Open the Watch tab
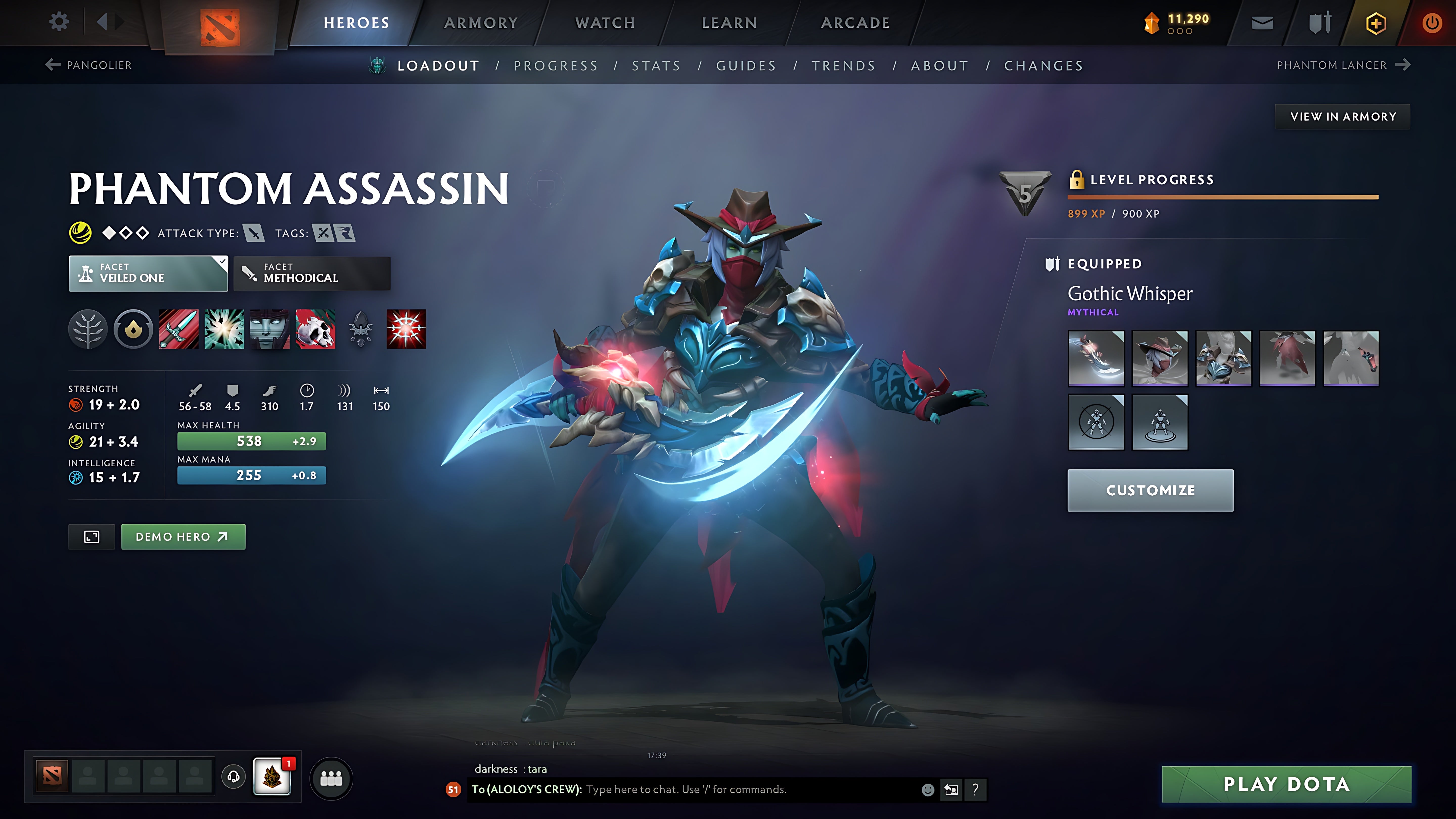Screen dimensions: 1456x819 coord(605,22)
